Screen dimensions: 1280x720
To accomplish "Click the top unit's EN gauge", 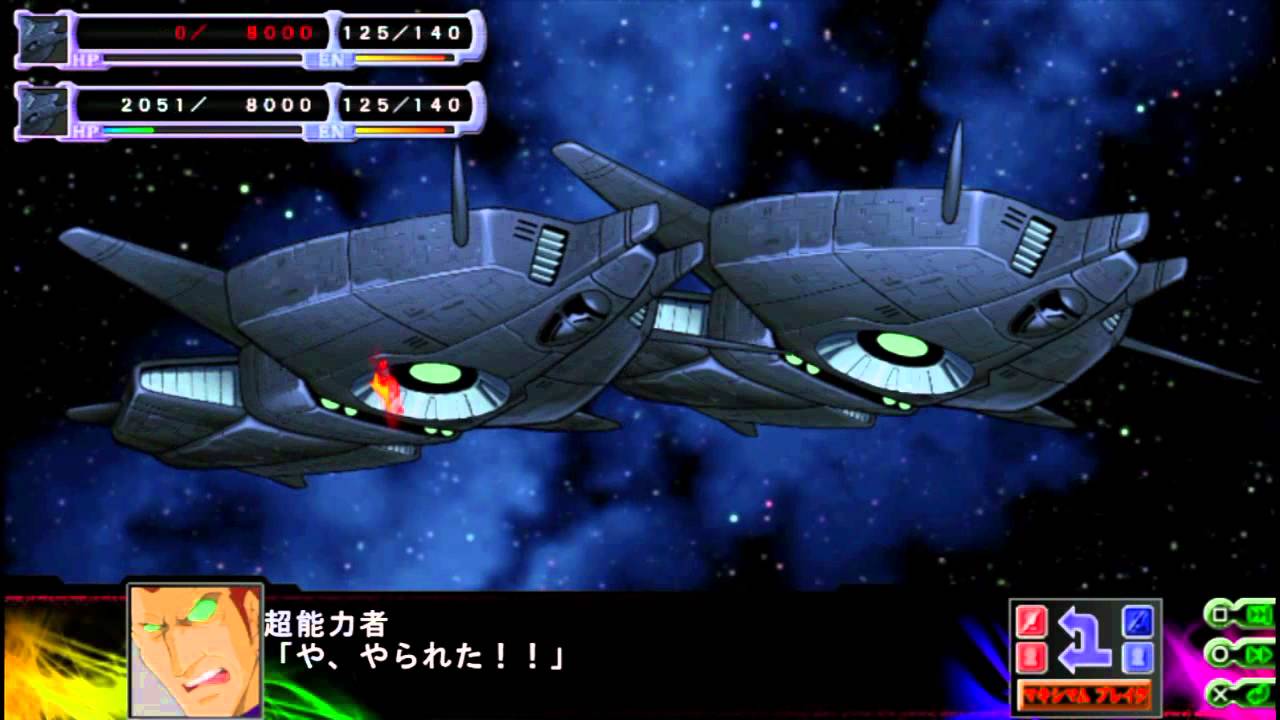I will coord(400,60).
